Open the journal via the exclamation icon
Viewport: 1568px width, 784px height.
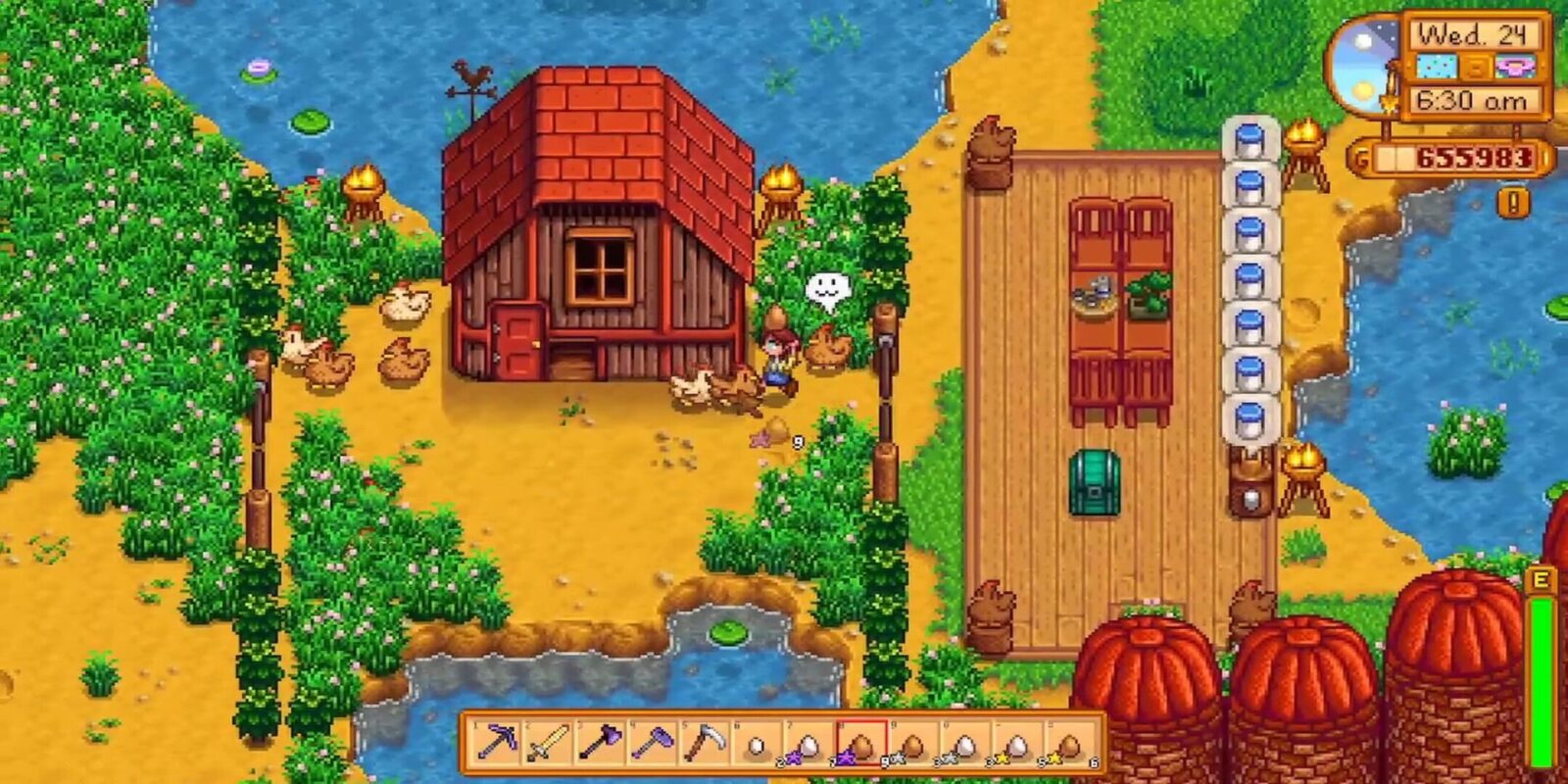1513,203
